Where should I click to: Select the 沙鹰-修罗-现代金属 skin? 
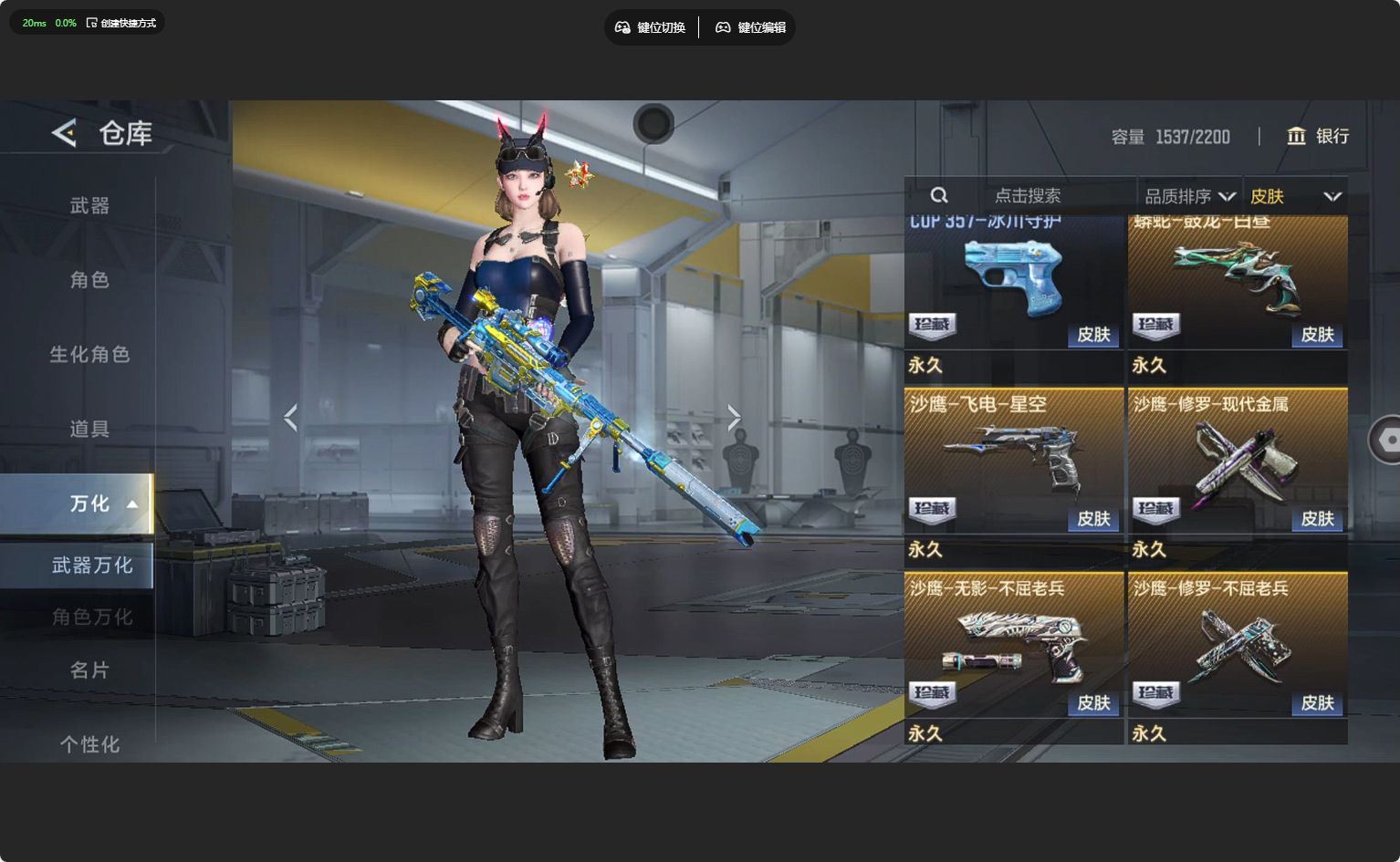tap(1238, 461)
